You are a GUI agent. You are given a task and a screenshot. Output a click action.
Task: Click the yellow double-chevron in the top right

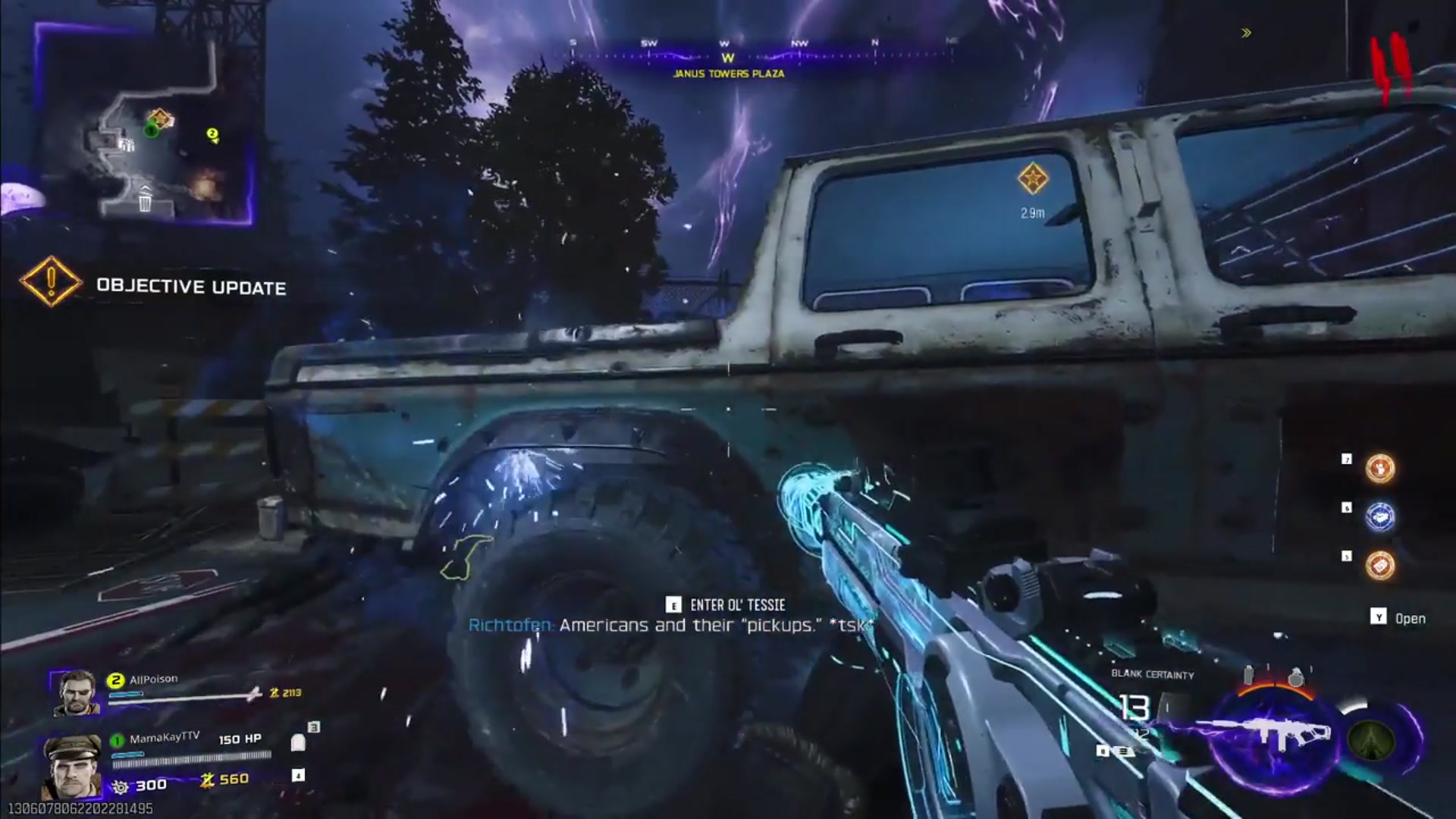point(1245,32)
